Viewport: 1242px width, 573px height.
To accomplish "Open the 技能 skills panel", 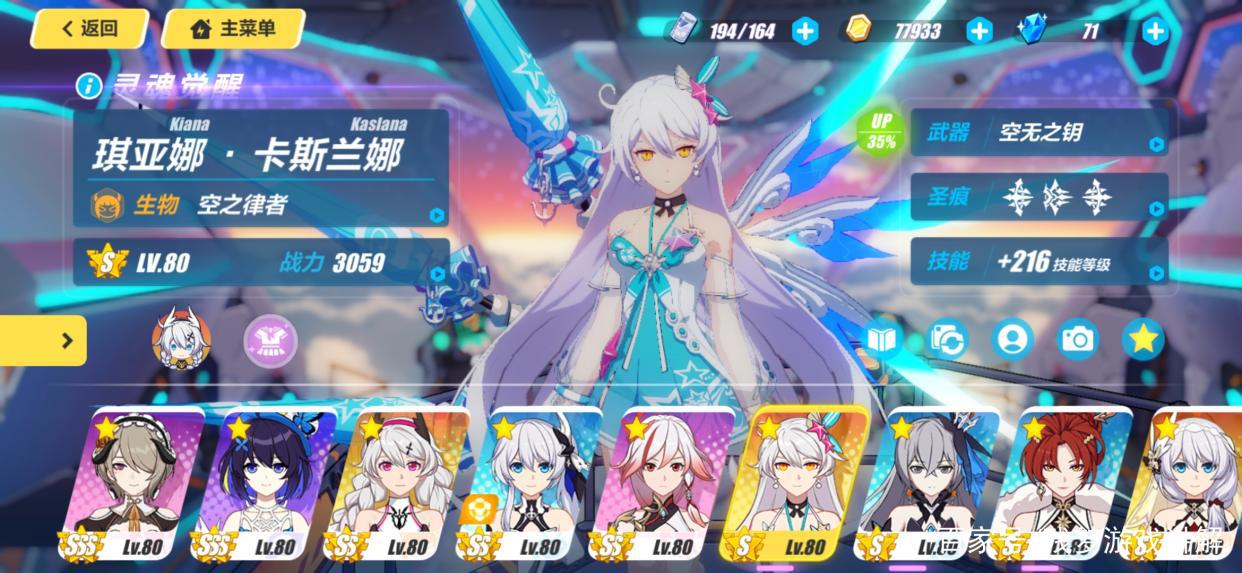I will click(x=1038, y=262).
